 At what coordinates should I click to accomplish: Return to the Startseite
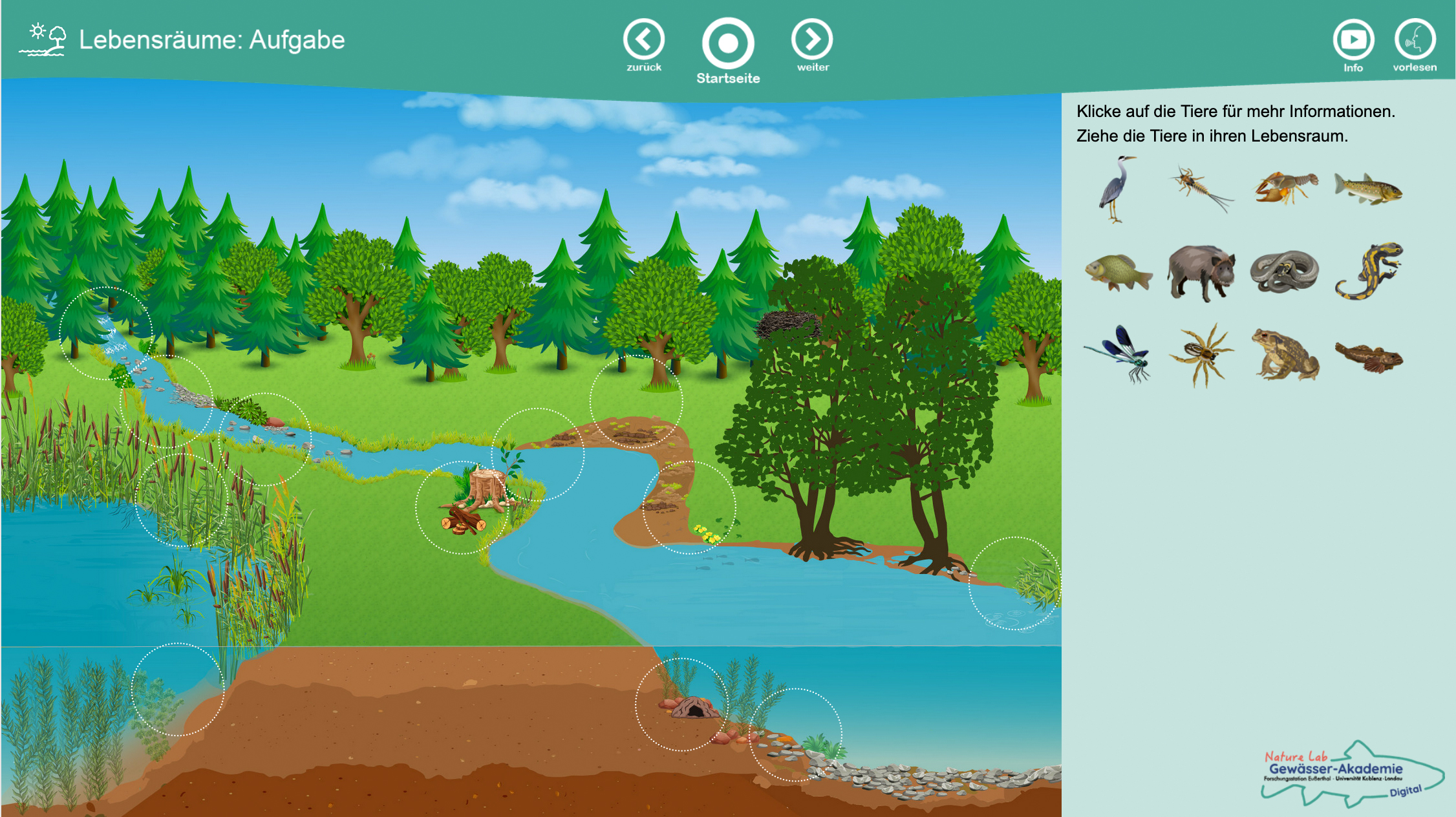pyautogui.click(x=728, y=43)
